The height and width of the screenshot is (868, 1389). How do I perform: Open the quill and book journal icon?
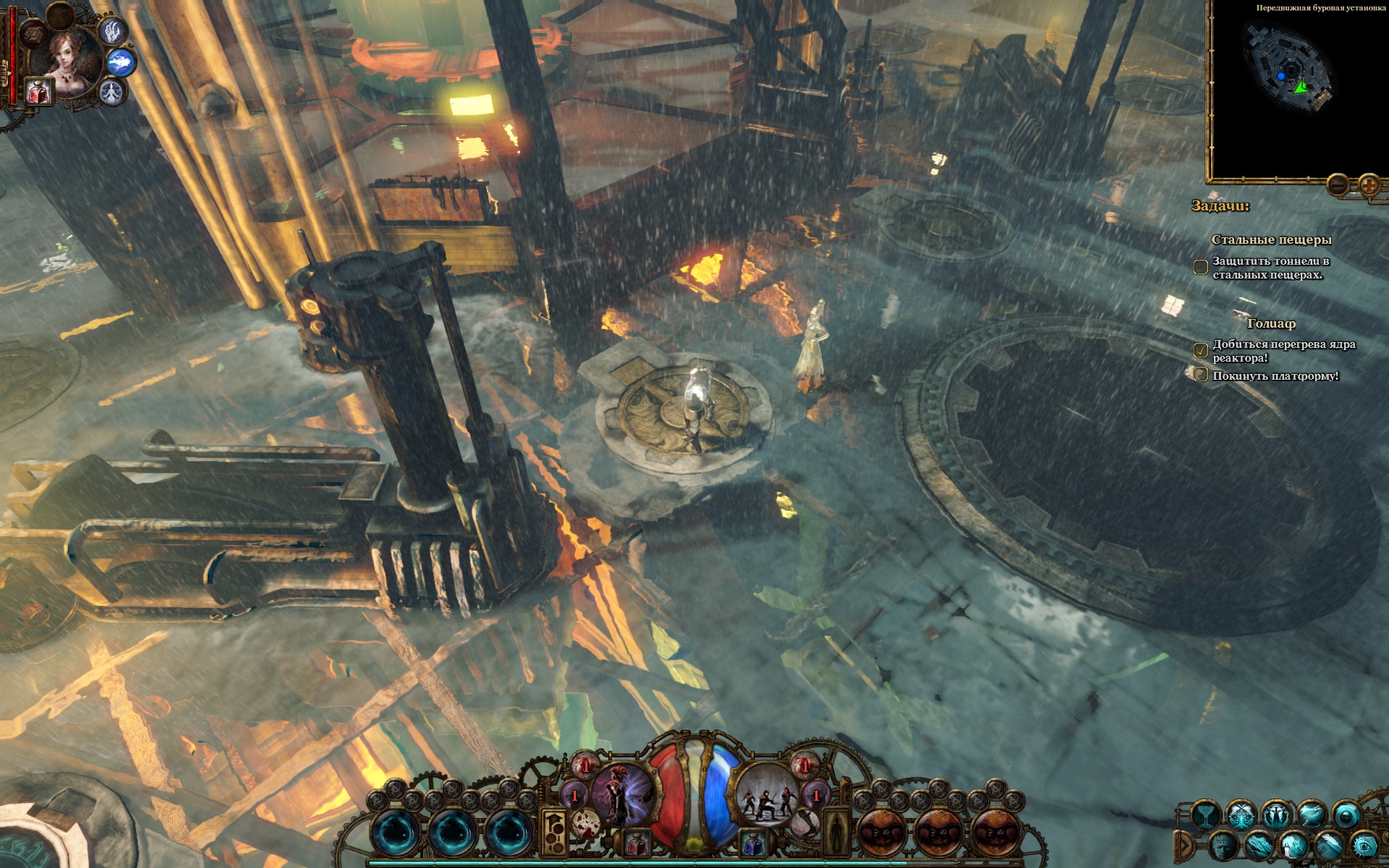1328,845
